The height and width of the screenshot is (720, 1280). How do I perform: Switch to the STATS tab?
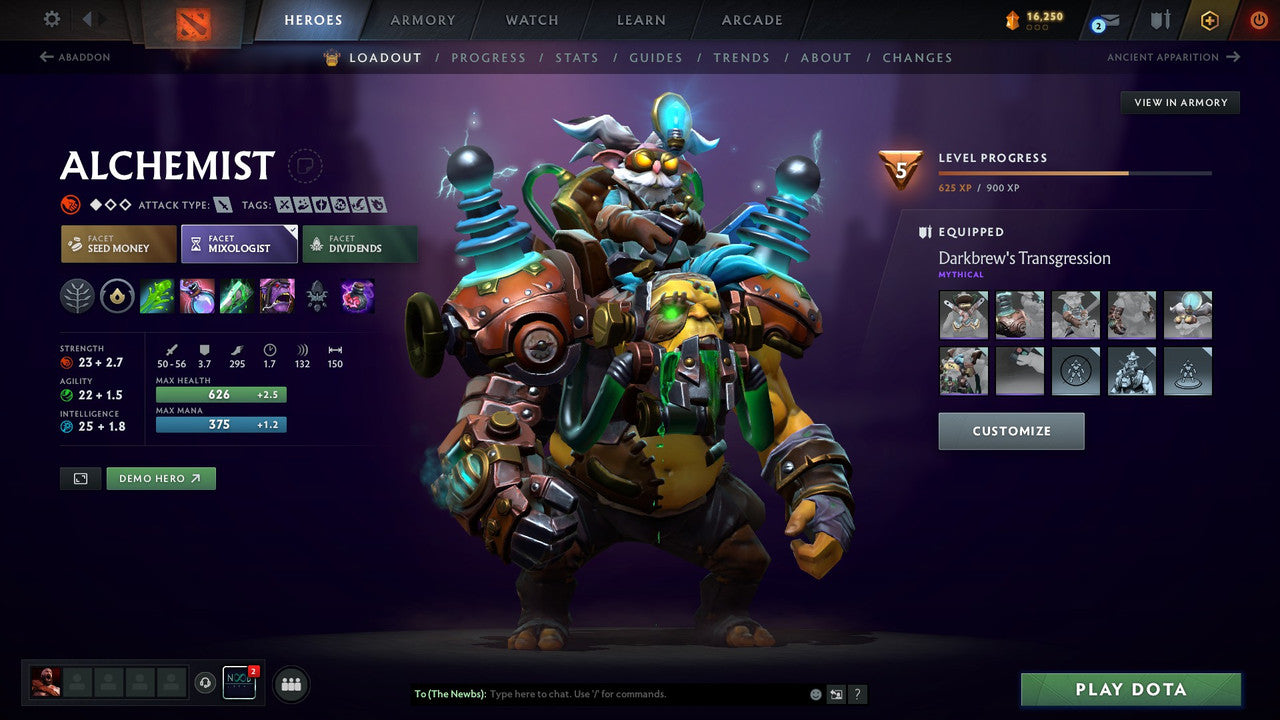[577, 57]
